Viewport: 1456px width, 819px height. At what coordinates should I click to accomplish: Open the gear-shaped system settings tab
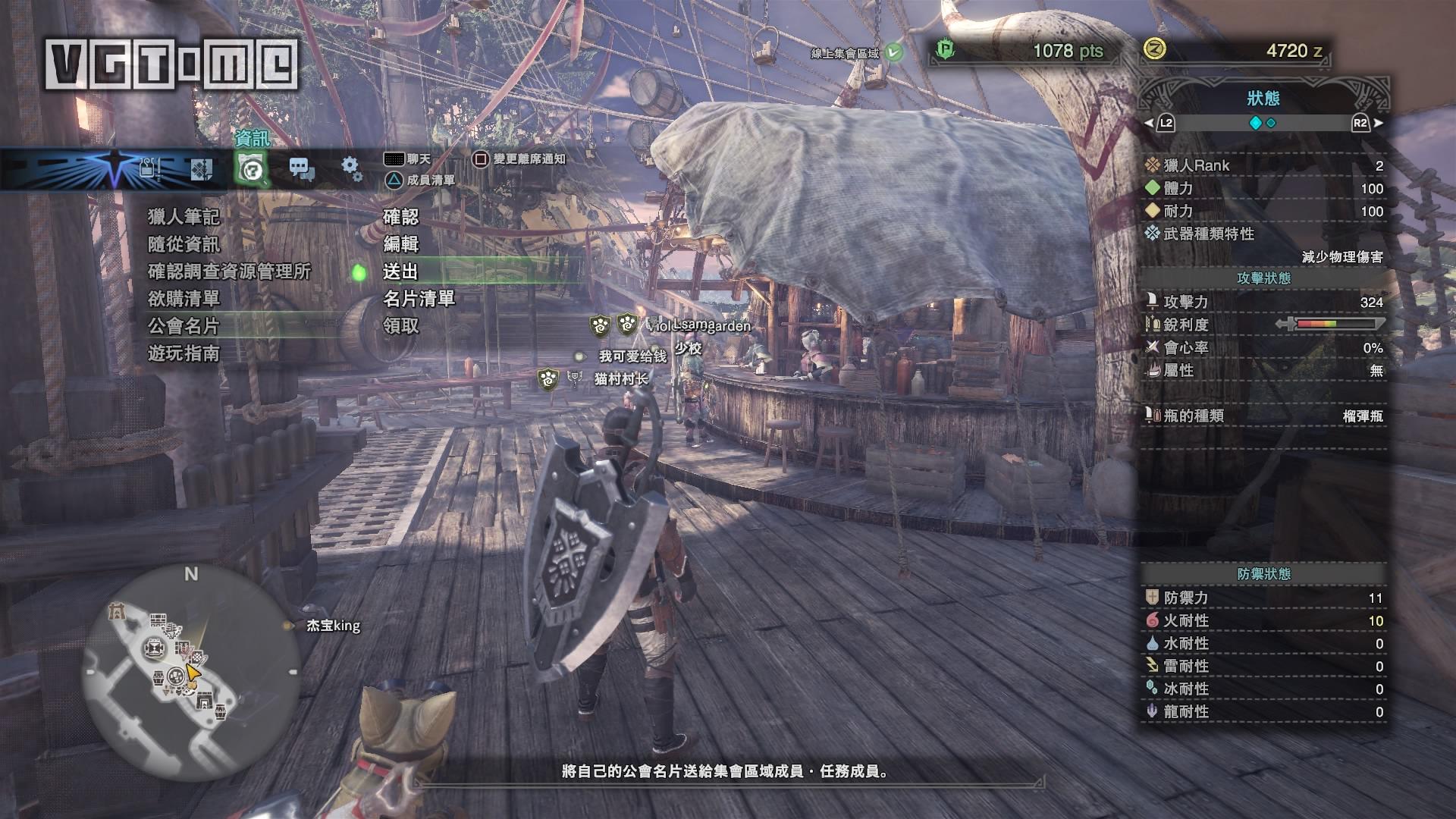tap(351, 168)
